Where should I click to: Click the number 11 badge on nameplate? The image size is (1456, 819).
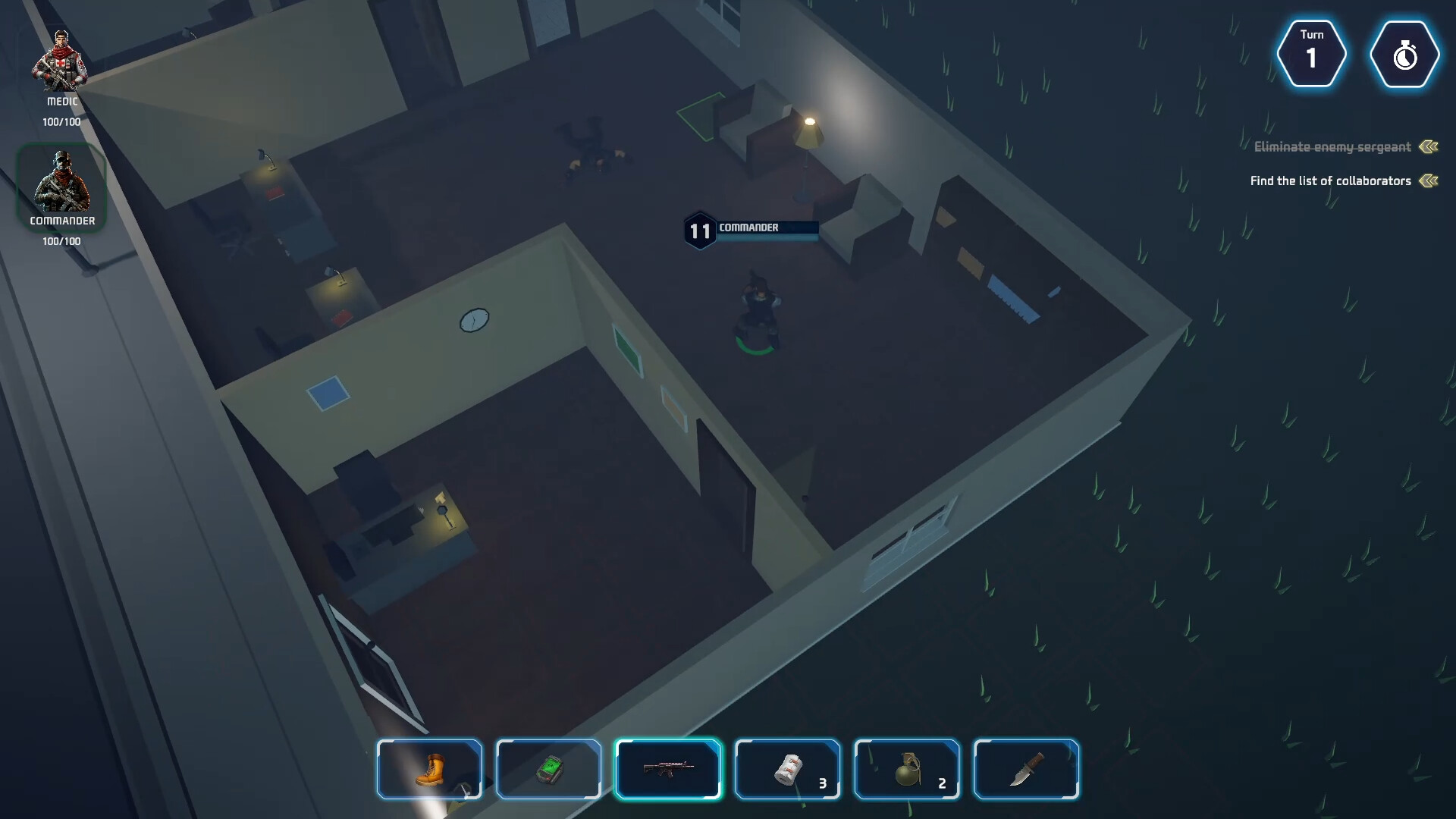(700, 231)
